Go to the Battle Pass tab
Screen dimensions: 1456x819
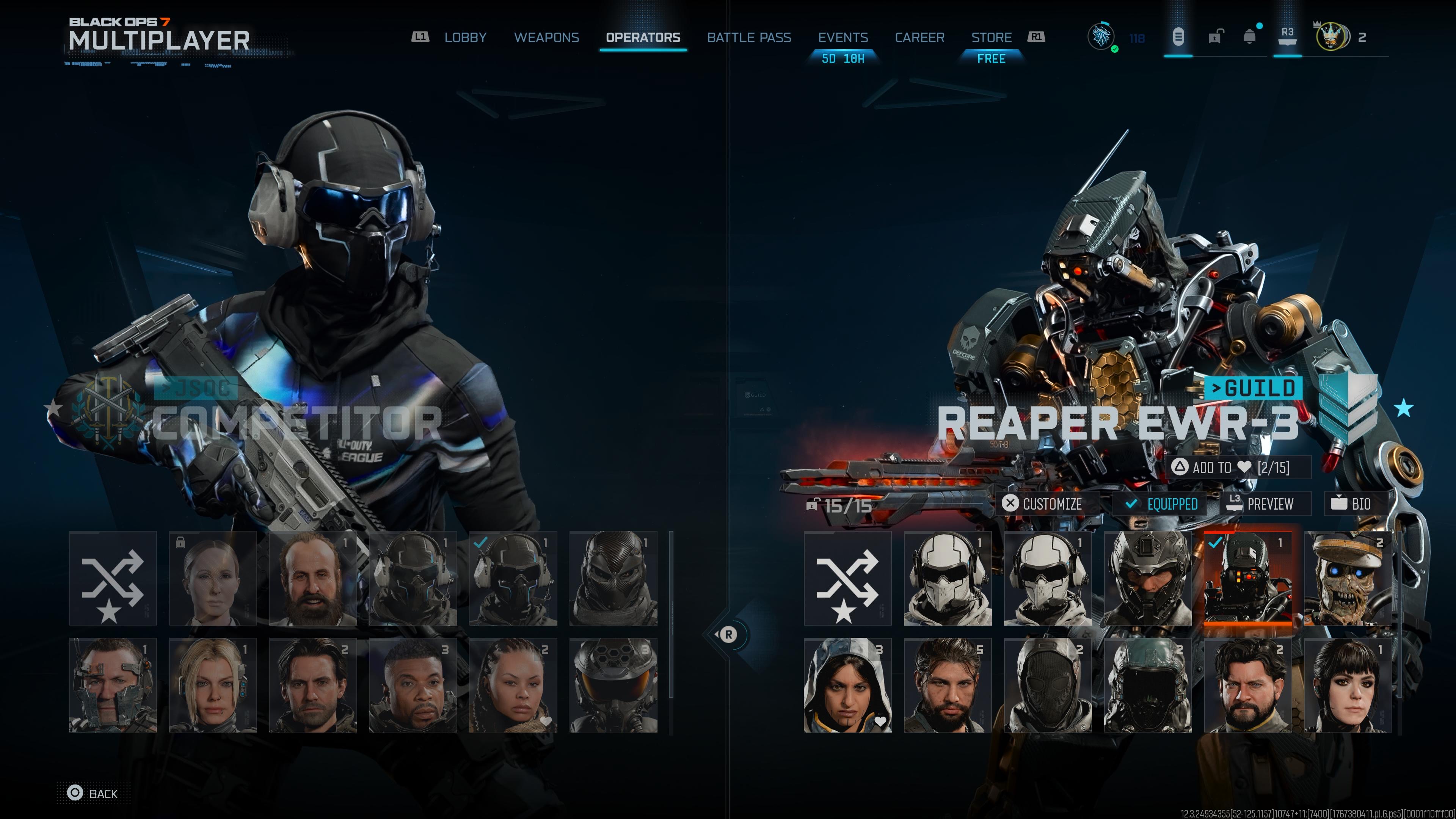click(x=748, y=37)
